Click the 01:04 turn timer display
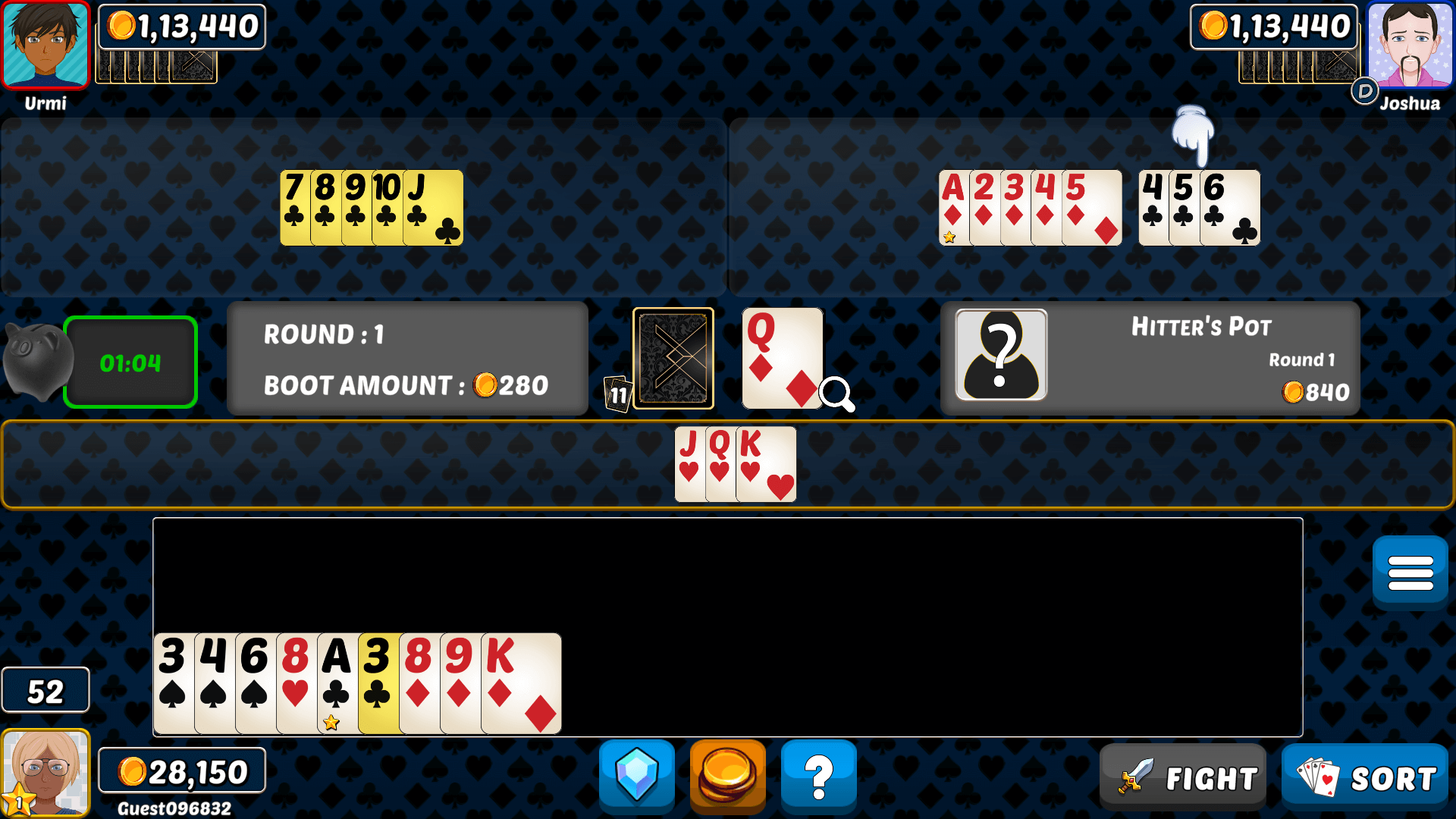The width and height of the screenshot is (1456, 819). point(130,362)
